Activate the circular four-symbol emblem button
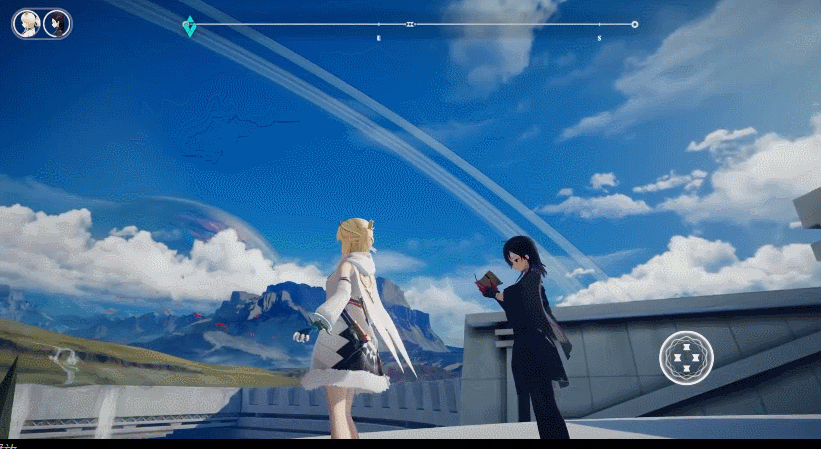The height and width of the screenshot is (449, 821). pyautogui.click(x=686, y=357)
